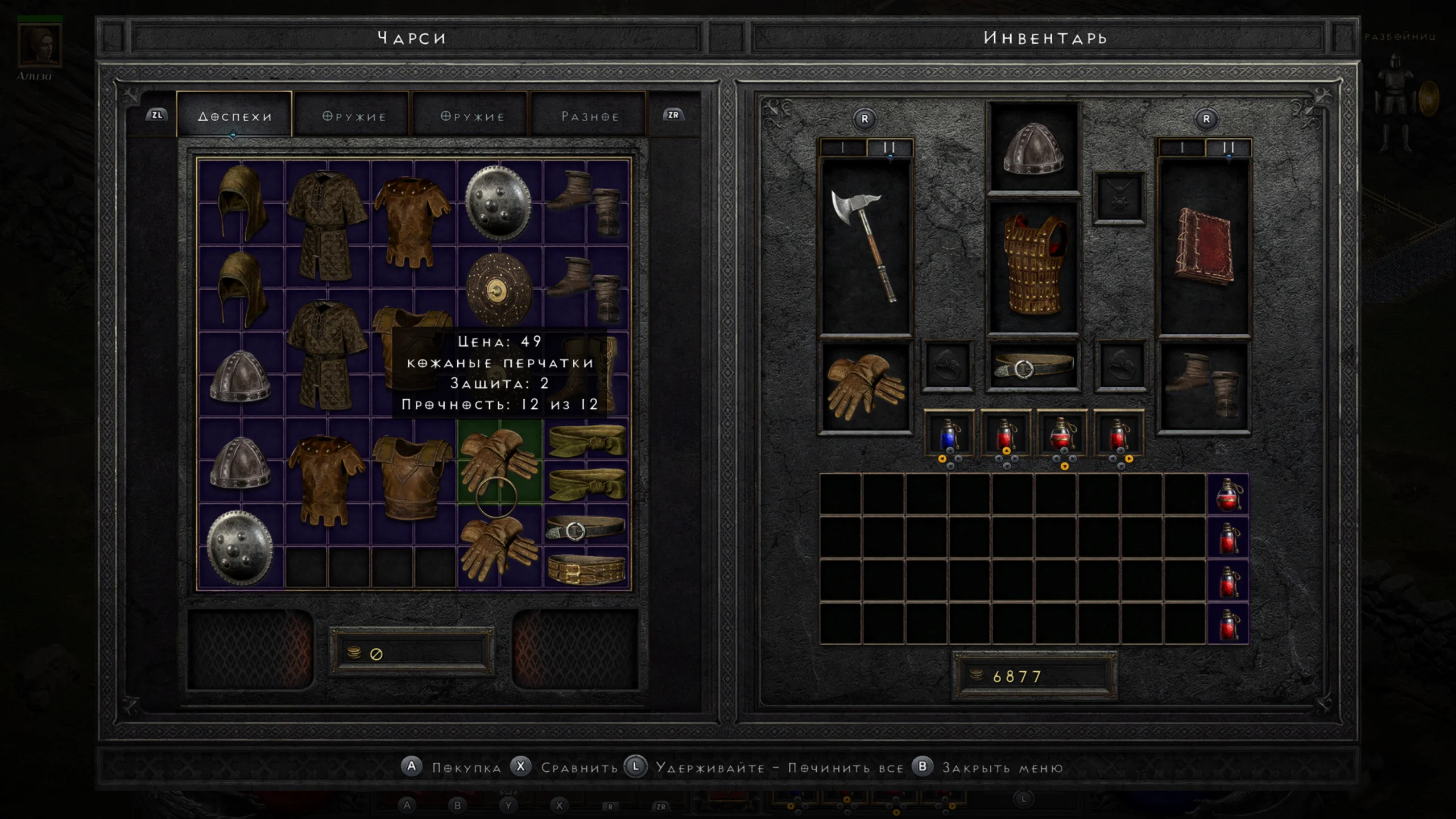
Task: Select the equipped belt slot
Action: [x=1033, y=366]
